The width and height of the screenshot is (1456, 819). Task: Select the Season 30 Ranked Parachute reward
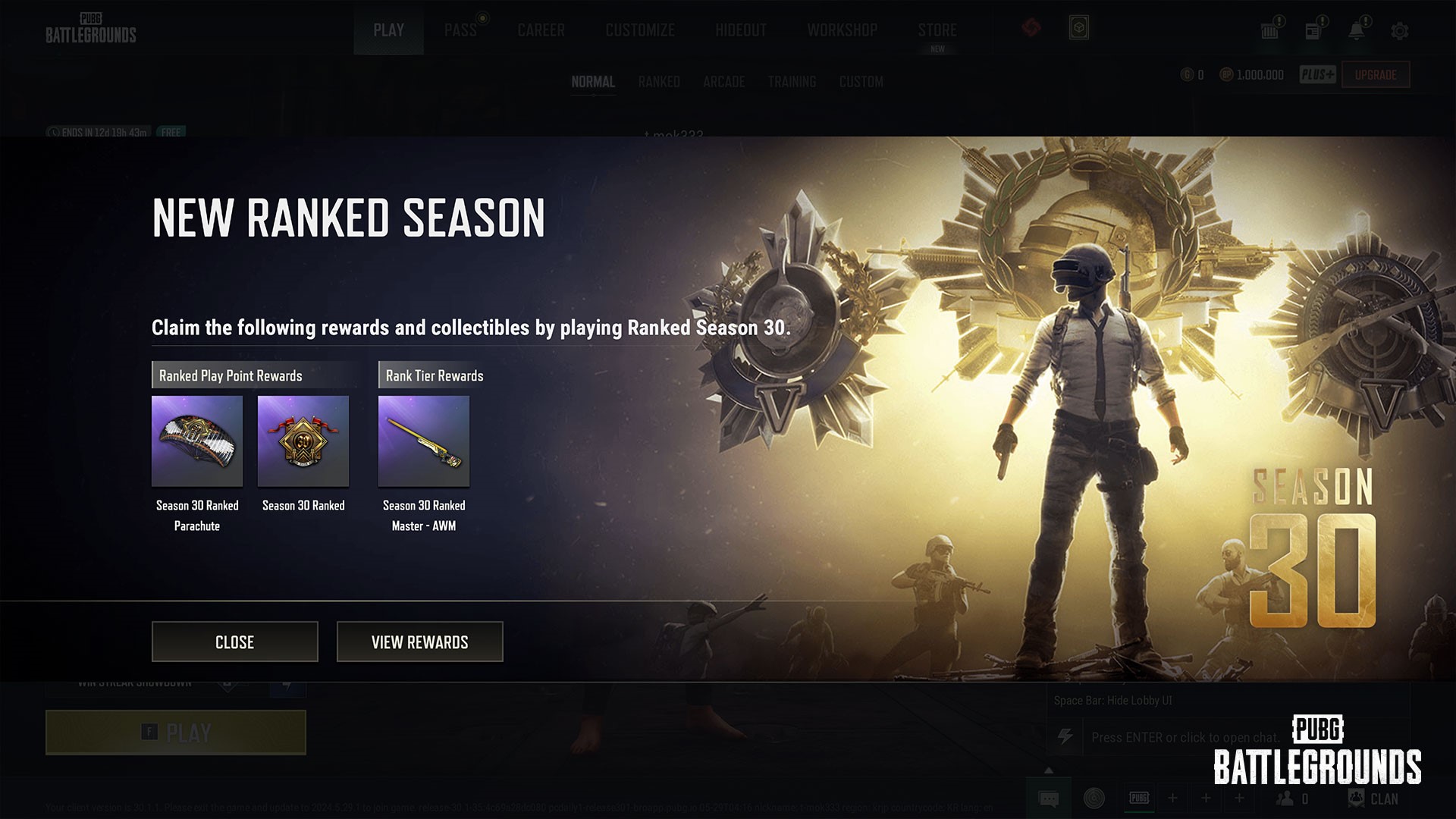pyautogui.click(x=197, y=441)
